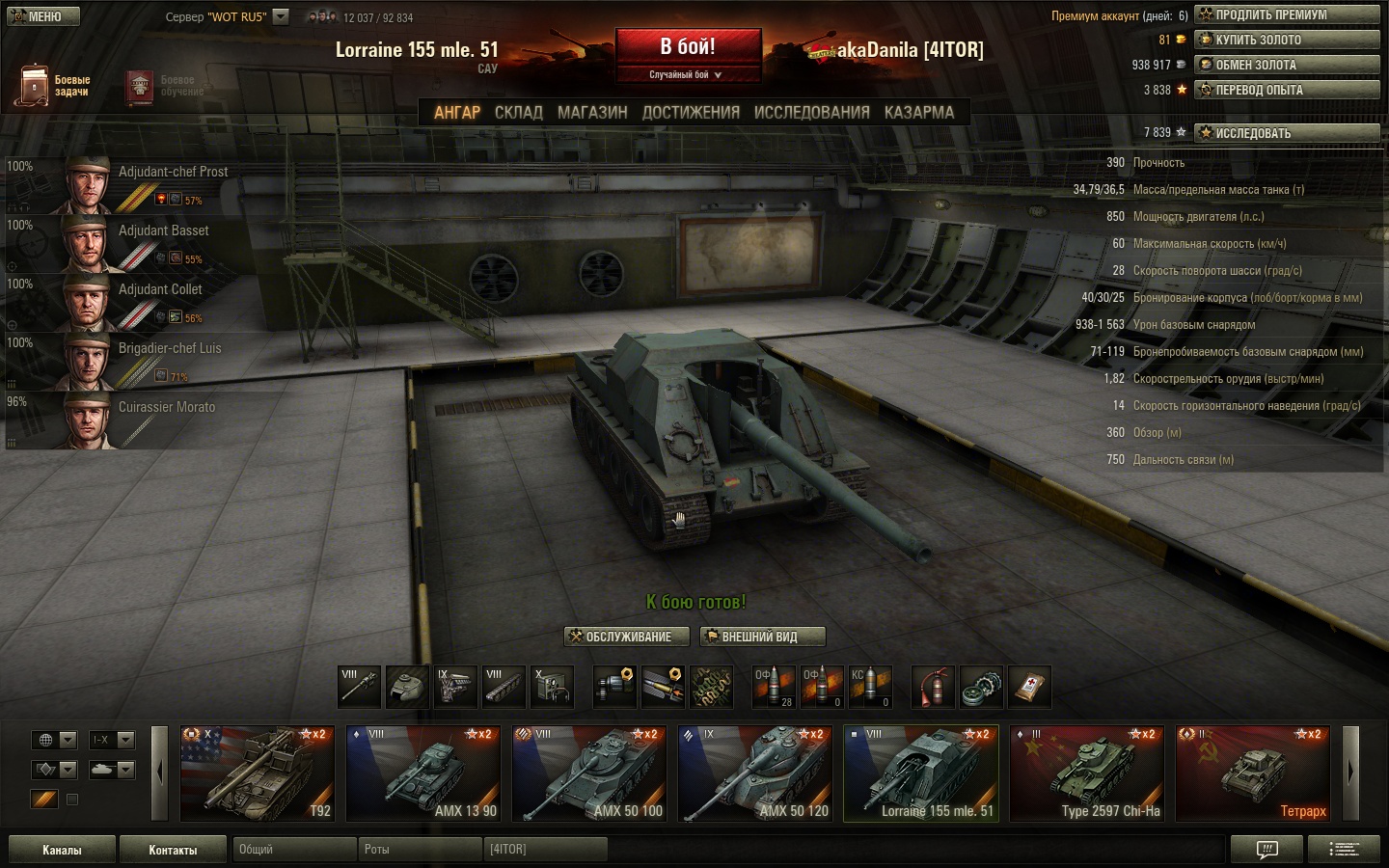This screenshot has width=1389, height=868.
Task: Start battle with the В бой! button
Action: 688,47
